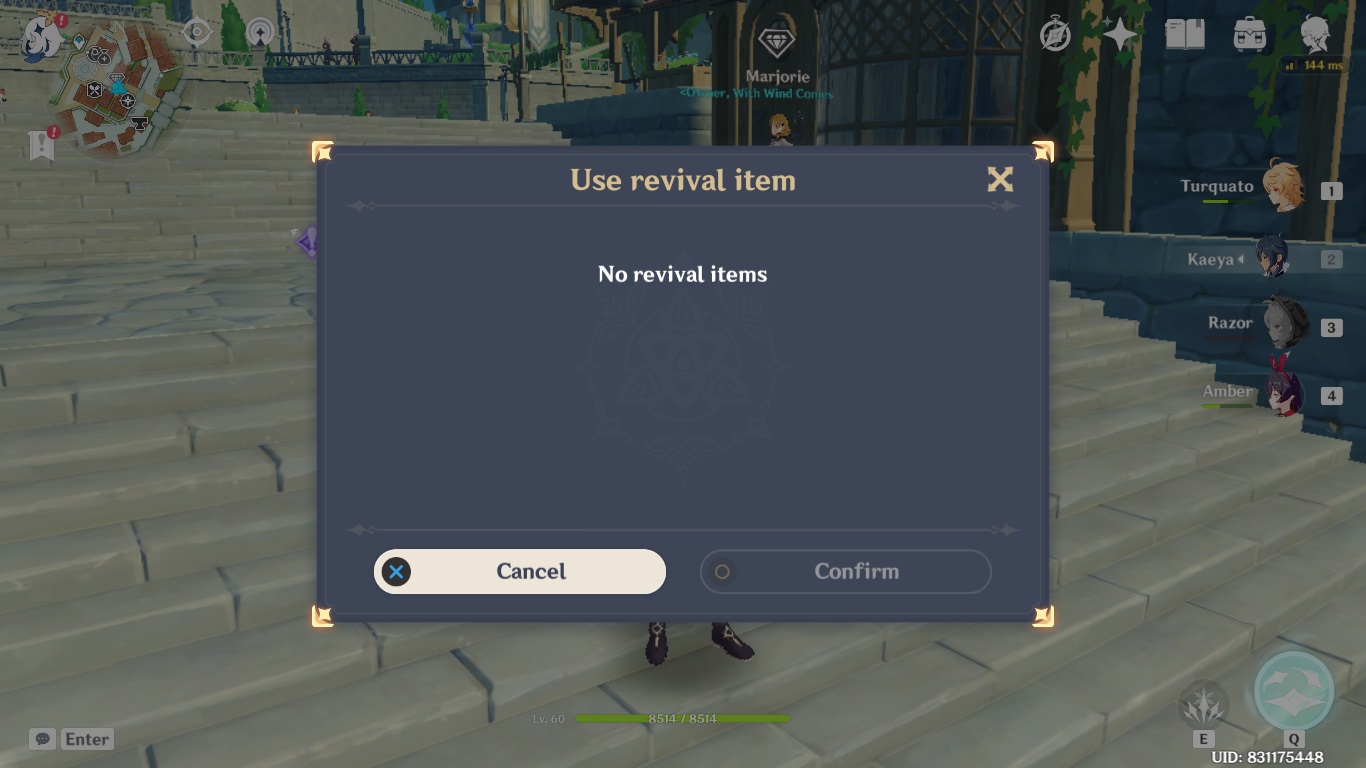Open the Paimon menu icon
1366x768 pixels.
(x=42, y=37)
